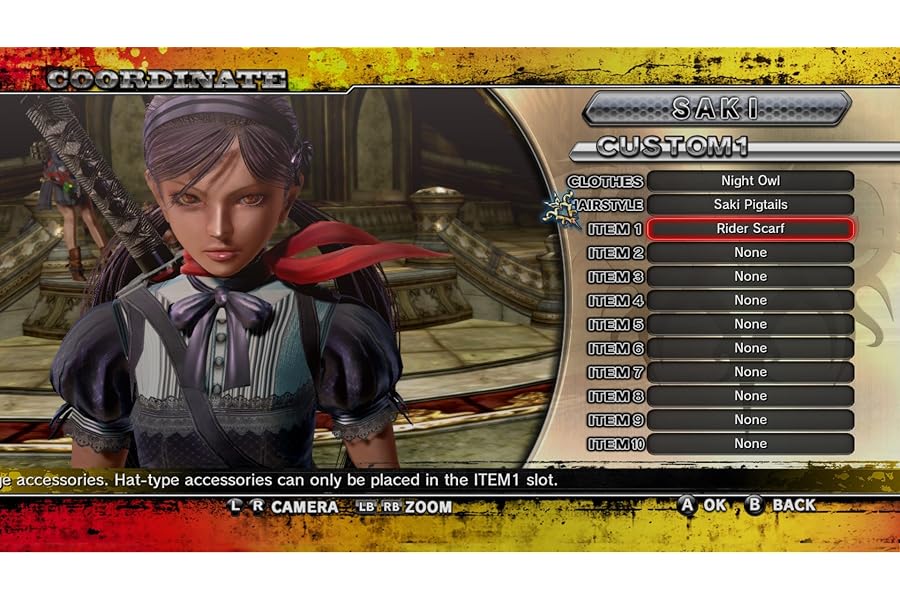Choose the Saki Pigtails hairstyle entry
The height and width of the screenshot is (600, 900).
coord(750,205)
